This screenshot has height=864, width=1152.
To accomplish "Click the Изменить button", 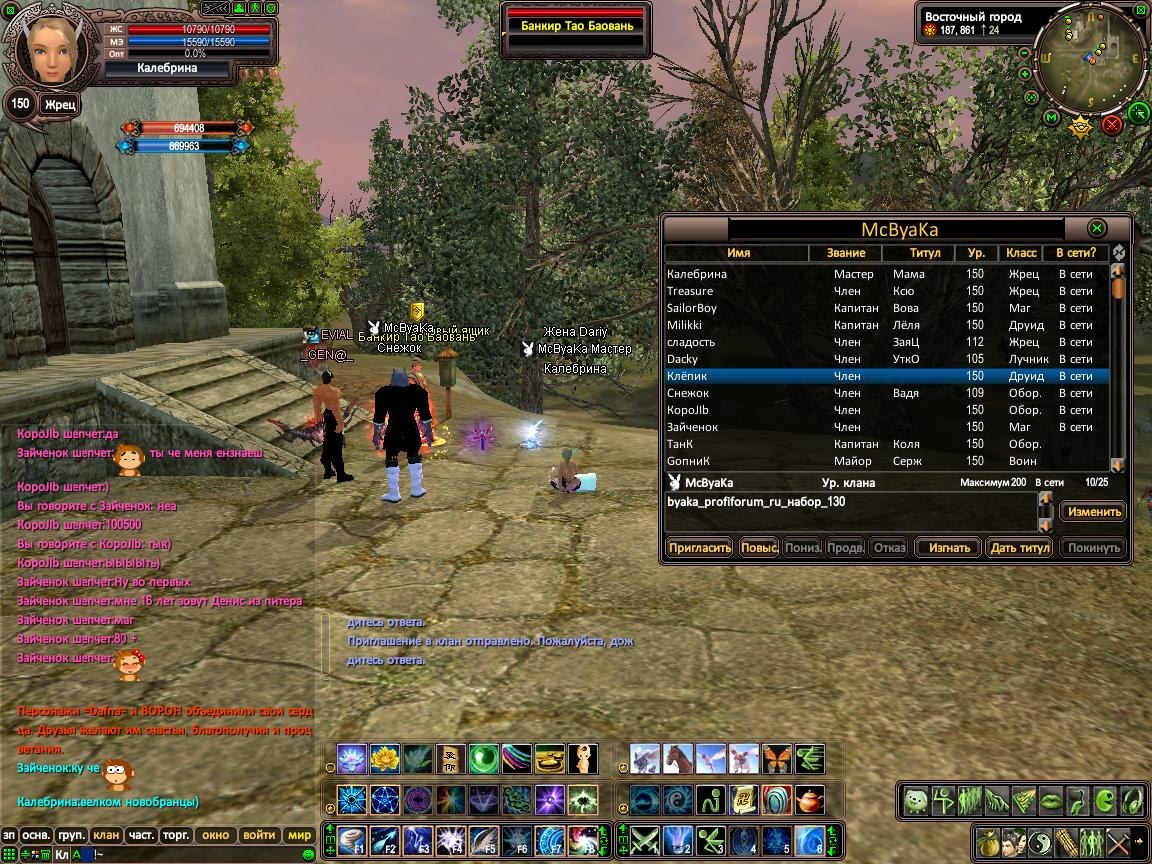I will click(x=1092, y=512).
